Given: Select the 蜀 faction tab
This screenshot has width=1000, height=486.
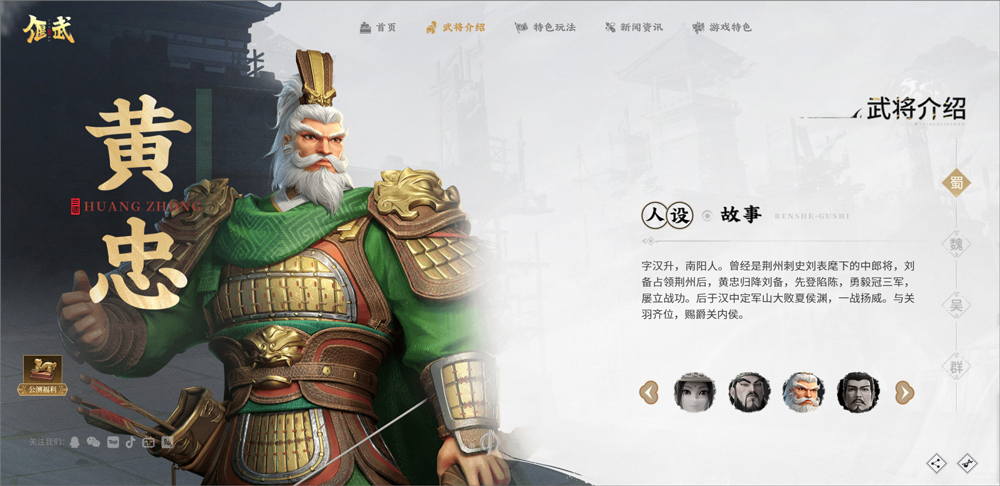Looking at the screenshot, I should click(957, 182).
